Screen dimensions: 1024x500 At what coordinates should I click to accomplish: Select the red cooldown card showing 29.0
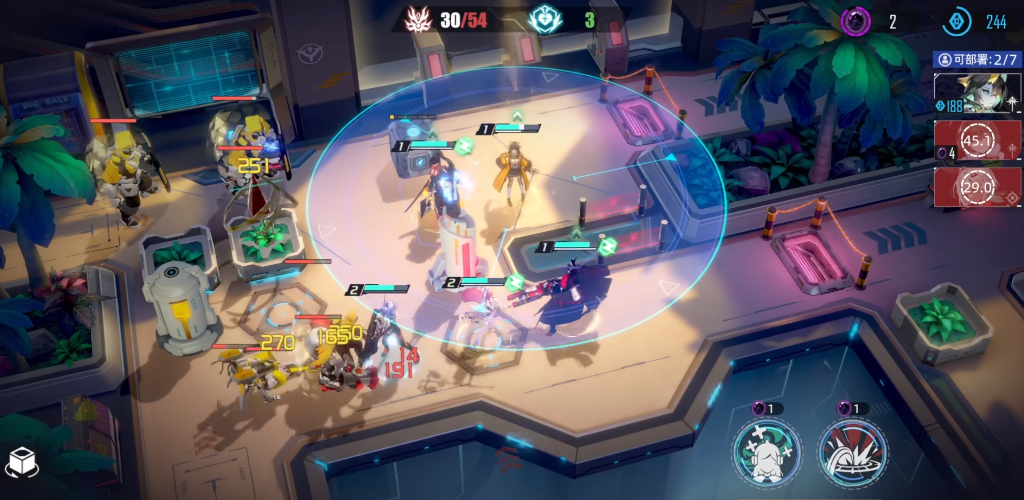(977, 186)
